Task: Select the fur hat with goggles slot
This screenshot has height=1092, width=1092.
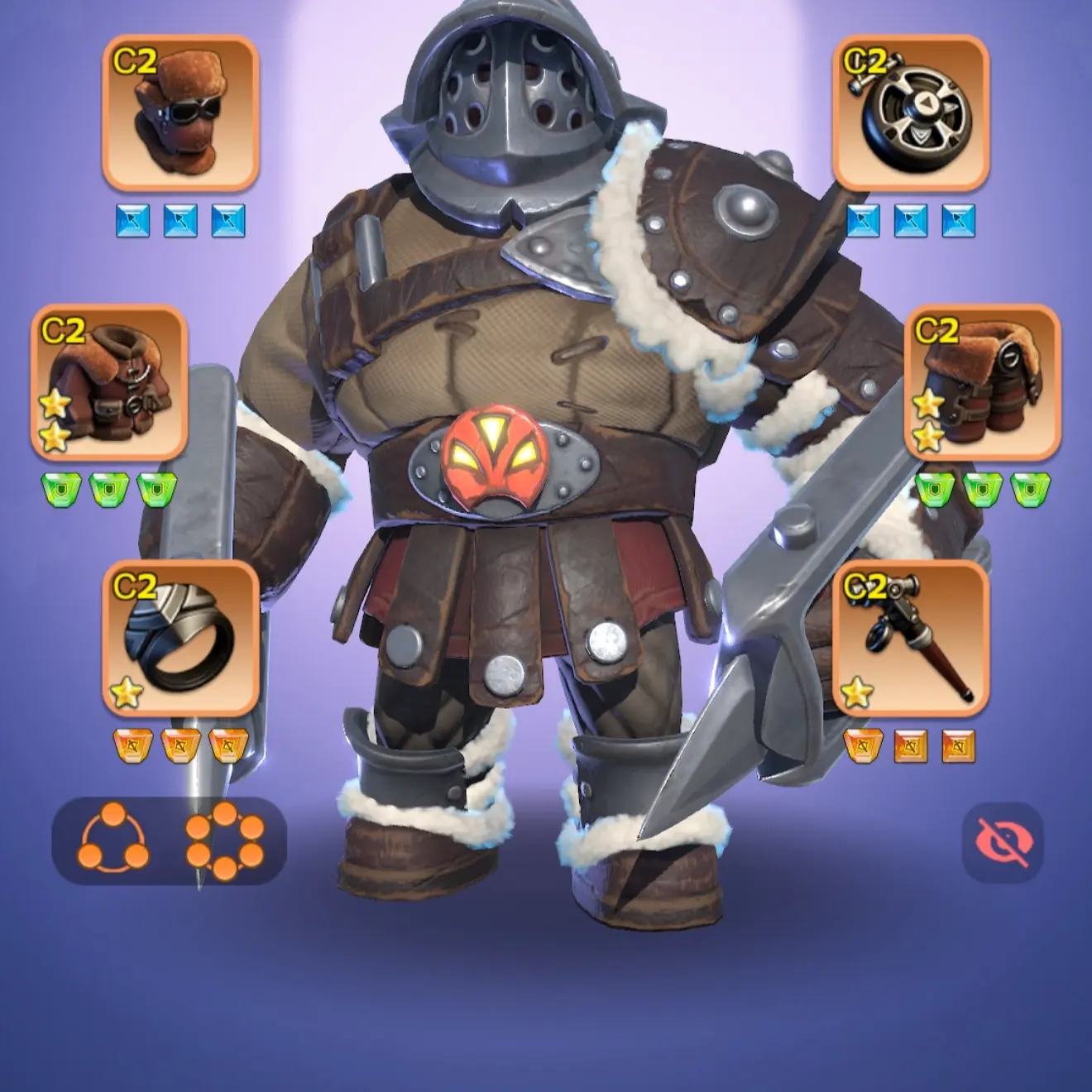Action: click(x=180, y=113)
